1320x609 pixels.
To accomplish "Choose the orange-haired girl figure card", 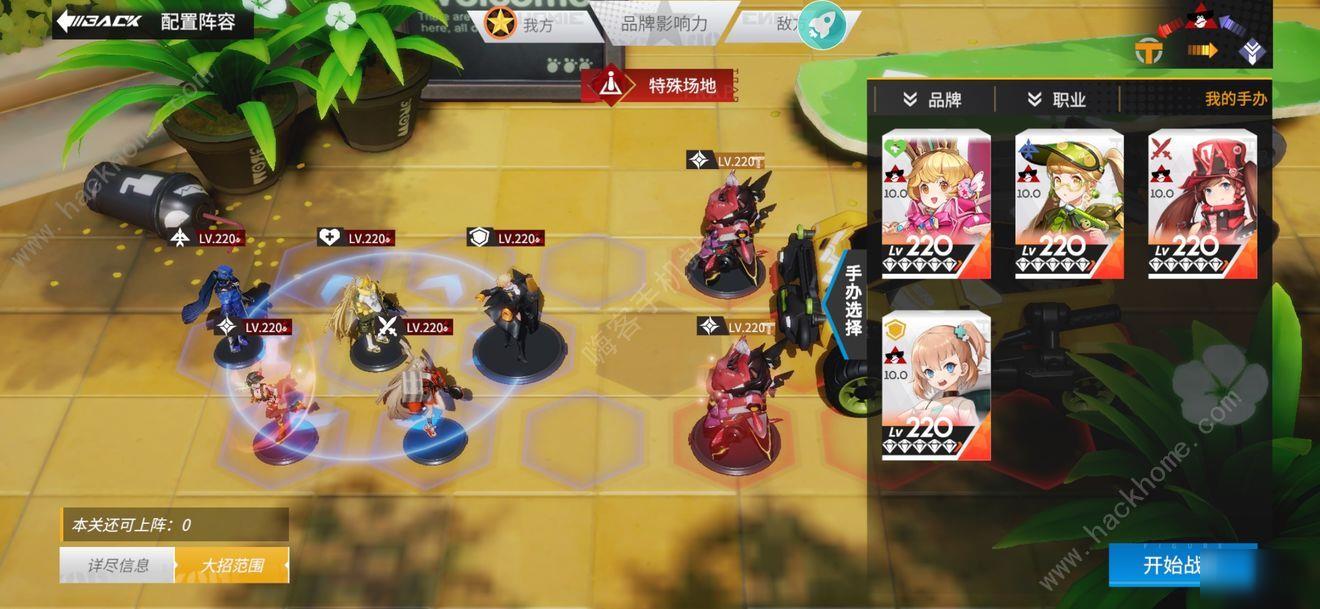I will coord(936,386).
